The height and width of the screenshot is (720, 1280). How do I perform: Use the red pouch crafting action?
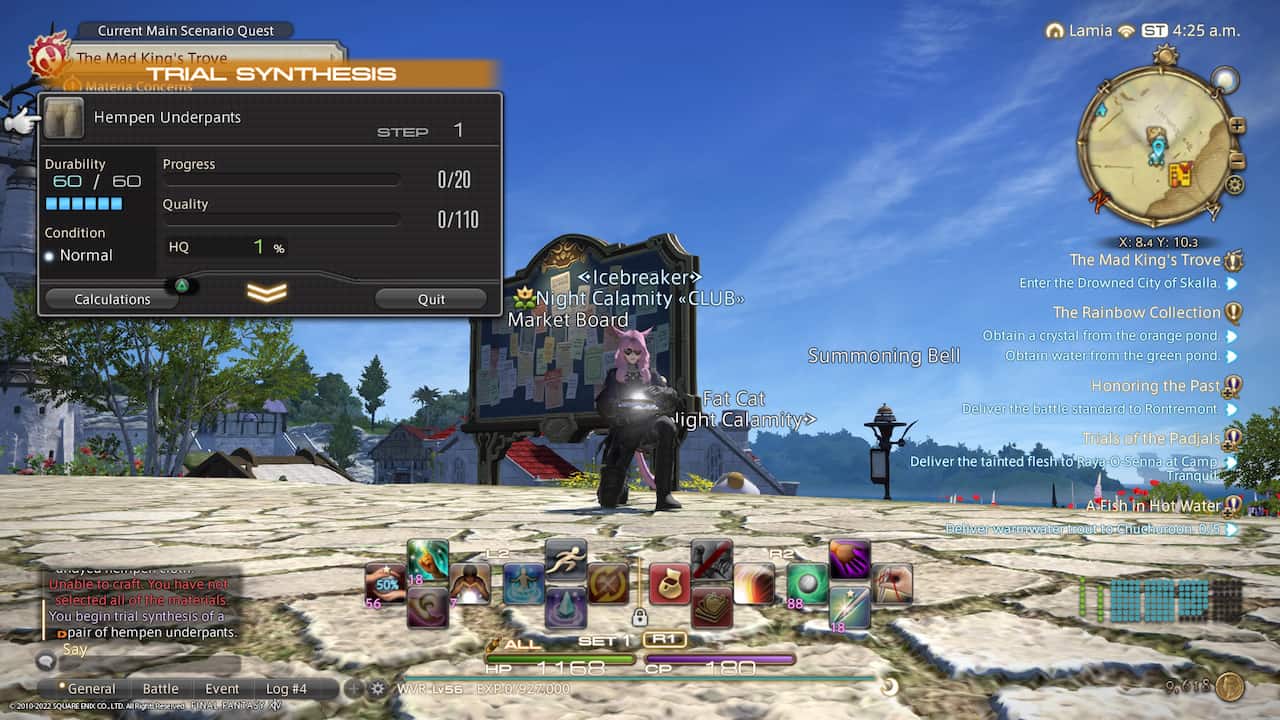coord(668,583)
